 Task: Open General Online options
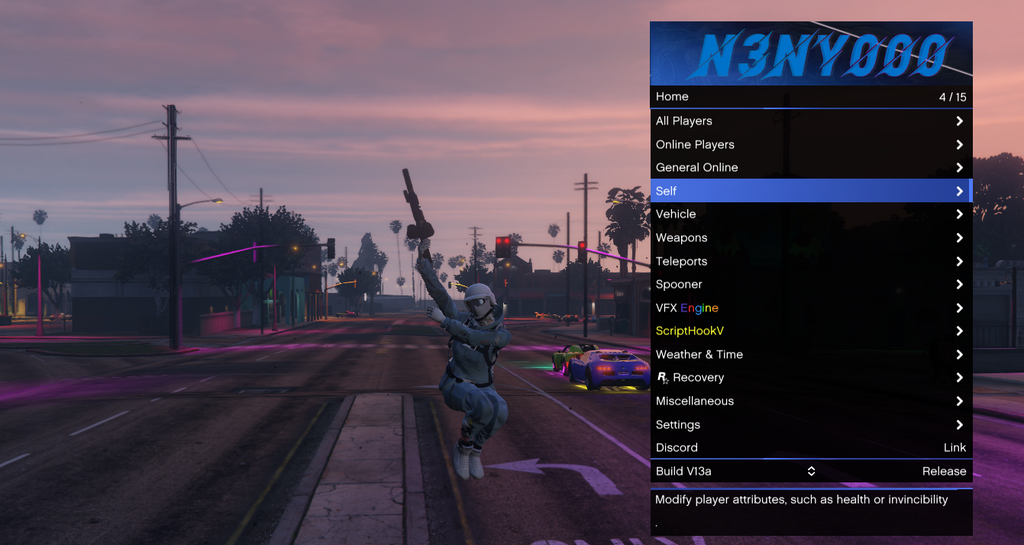point(810,167)
